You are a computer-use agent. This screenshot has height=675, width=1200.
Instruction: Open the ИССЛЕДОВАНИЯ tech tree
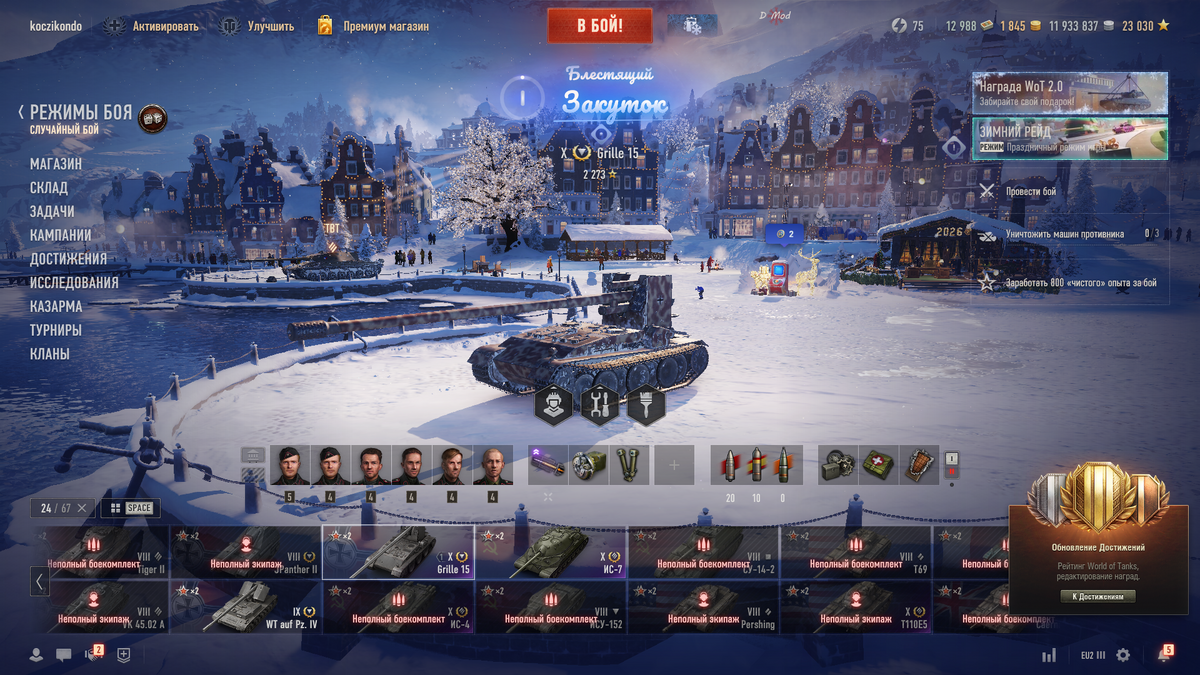[x=74, y=283]
